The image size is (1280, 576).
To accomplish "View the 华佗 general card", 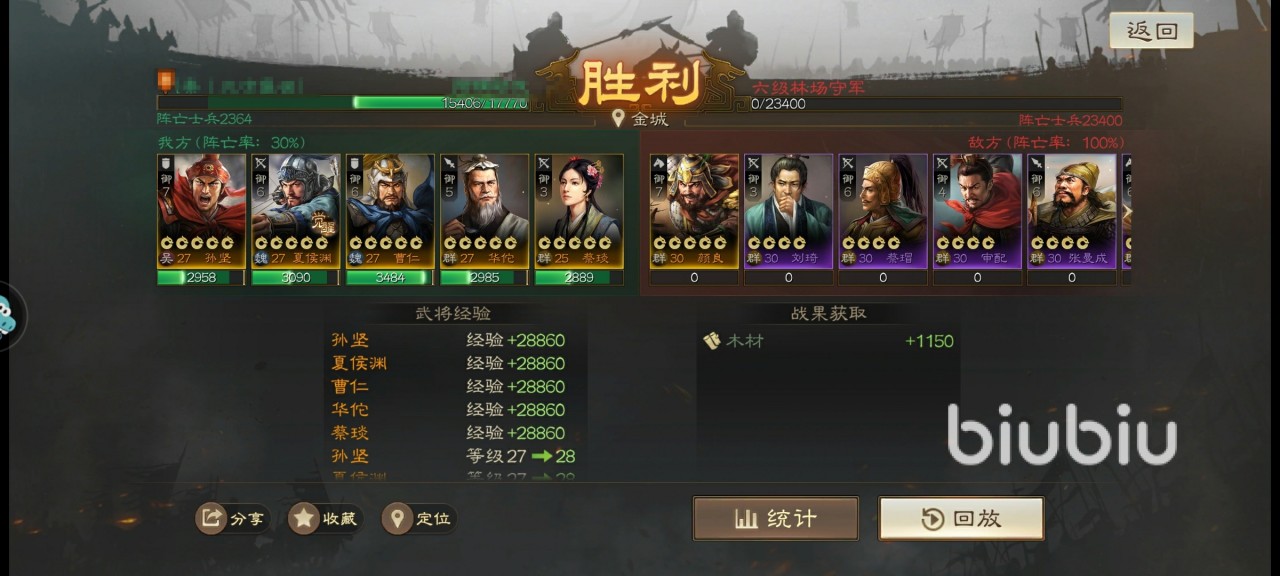I will [484, 211].
